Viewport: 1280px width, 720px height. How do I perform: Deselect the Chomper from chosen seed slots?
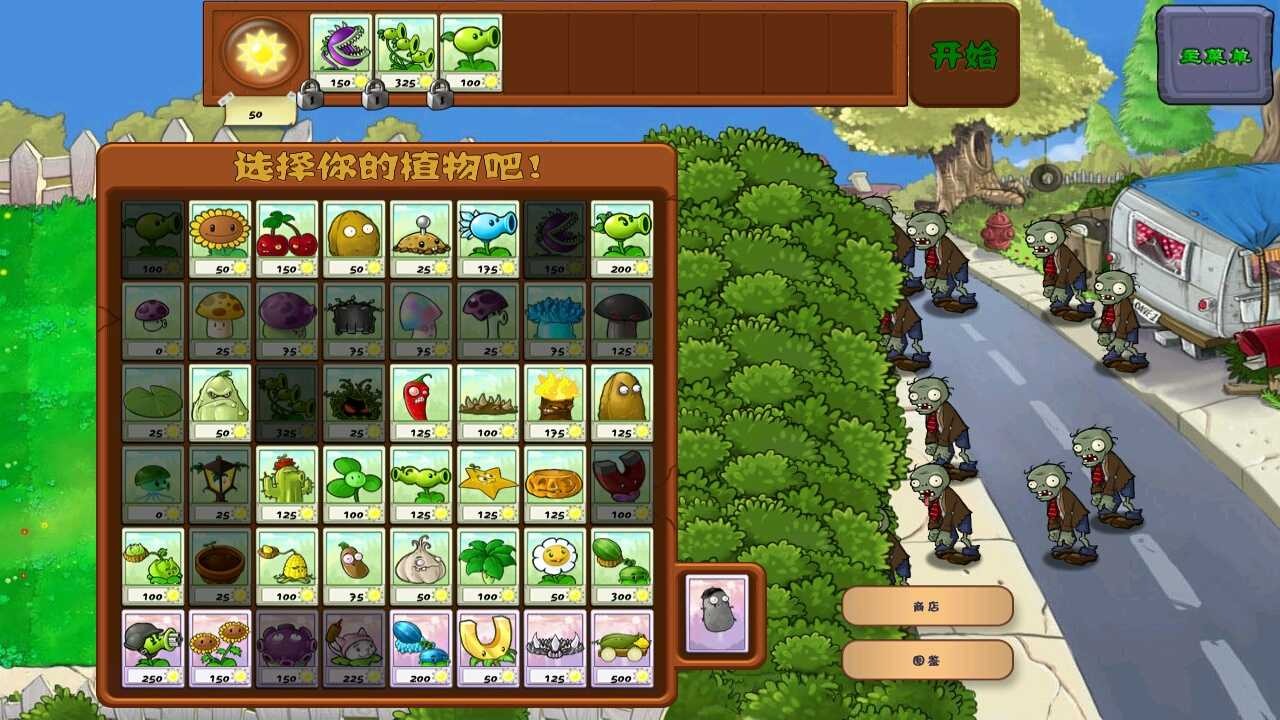tap(340, 45)
